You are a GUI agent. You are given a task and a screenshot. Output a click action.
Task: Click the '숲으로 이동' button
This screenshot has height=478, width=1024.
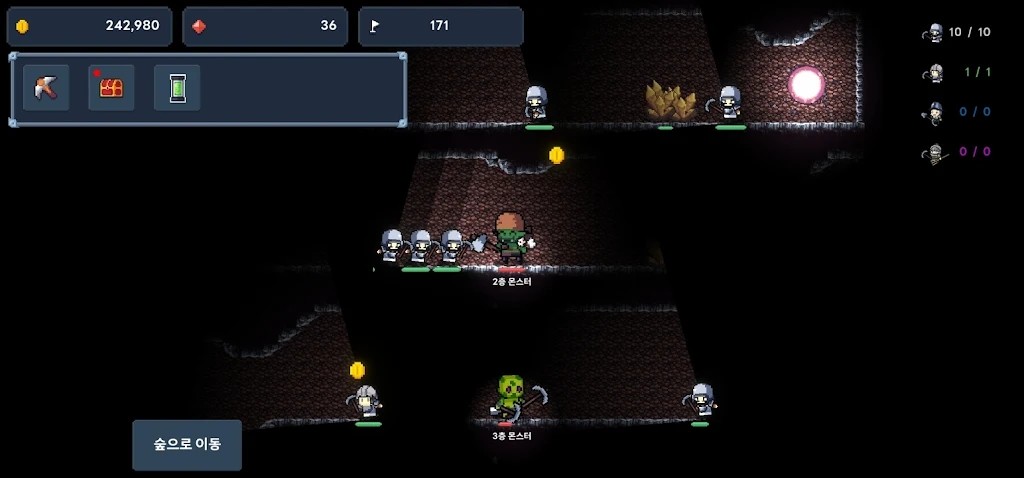187,445
